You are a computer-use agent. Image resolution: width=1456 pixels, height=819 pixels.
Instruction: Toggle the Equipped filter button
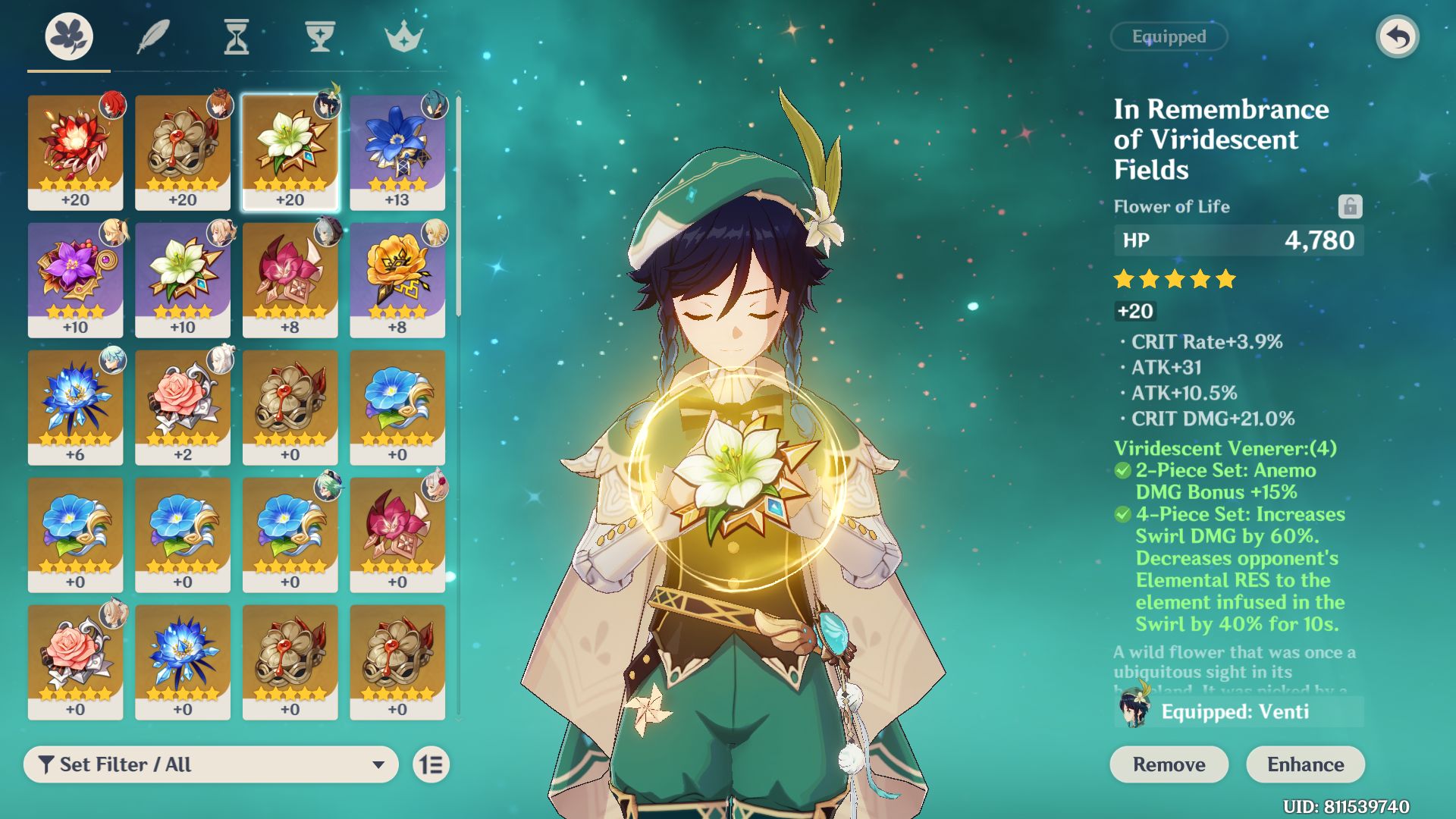click(1169, 36)
